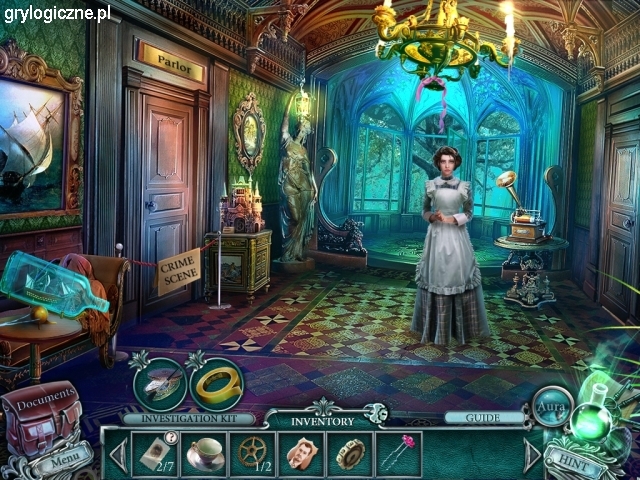Select the portrait photo inventory item
This screenshot has width=640, height=480.
tap(302, 453)
